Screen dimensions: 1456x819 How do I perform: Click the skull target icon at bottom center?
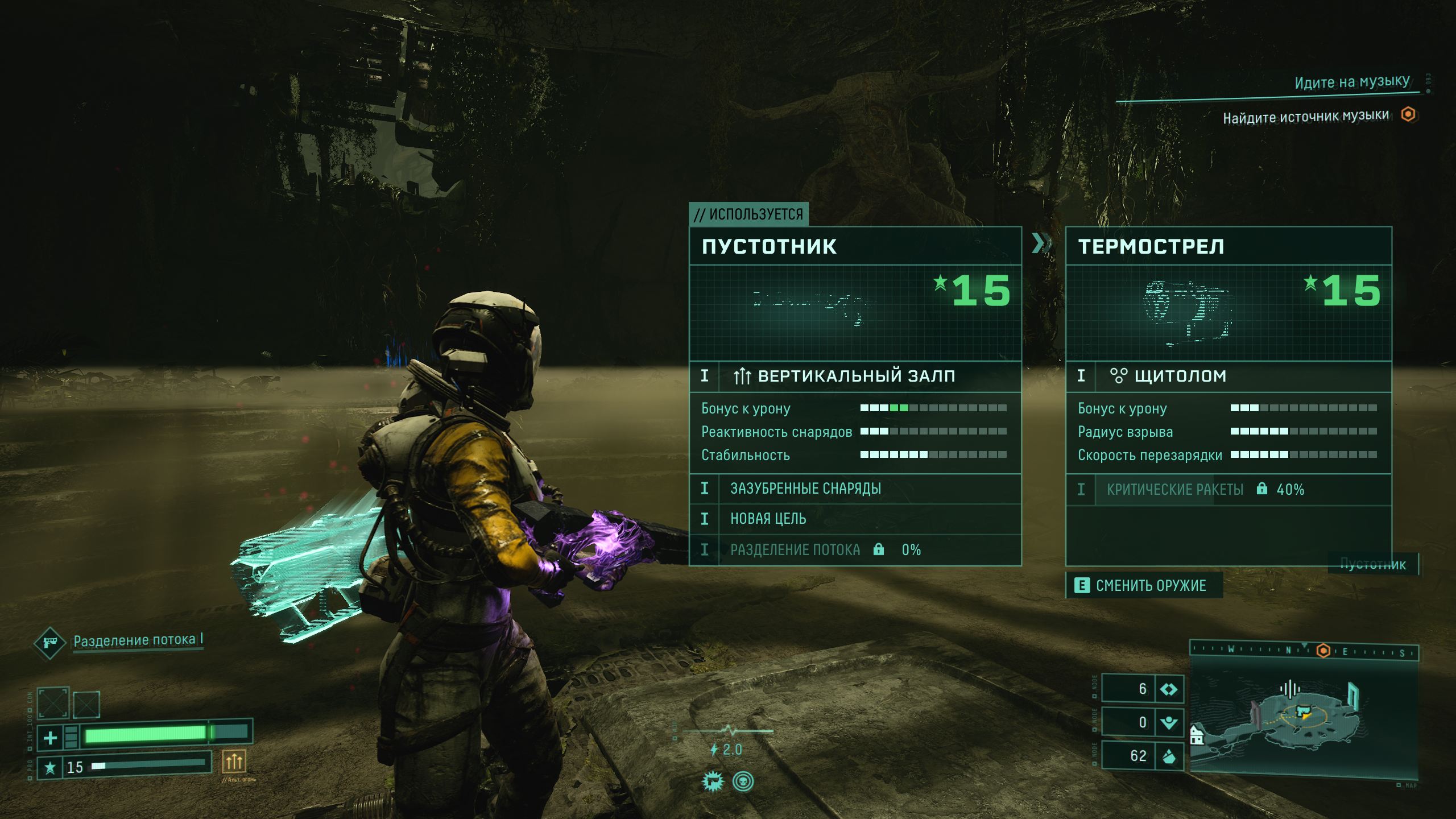743,781
